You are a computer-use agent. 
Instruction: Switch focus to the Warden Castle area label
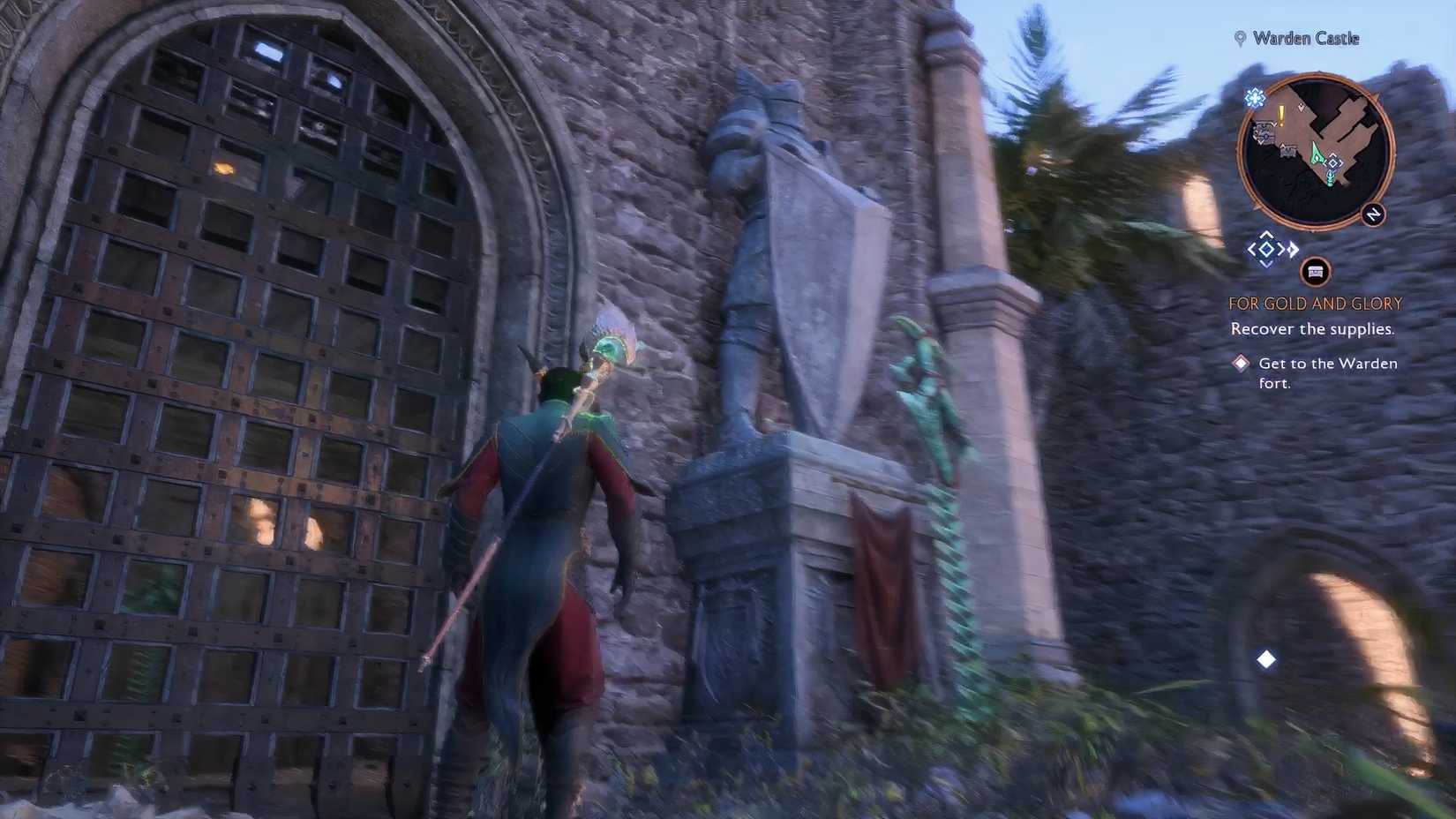1305,39
